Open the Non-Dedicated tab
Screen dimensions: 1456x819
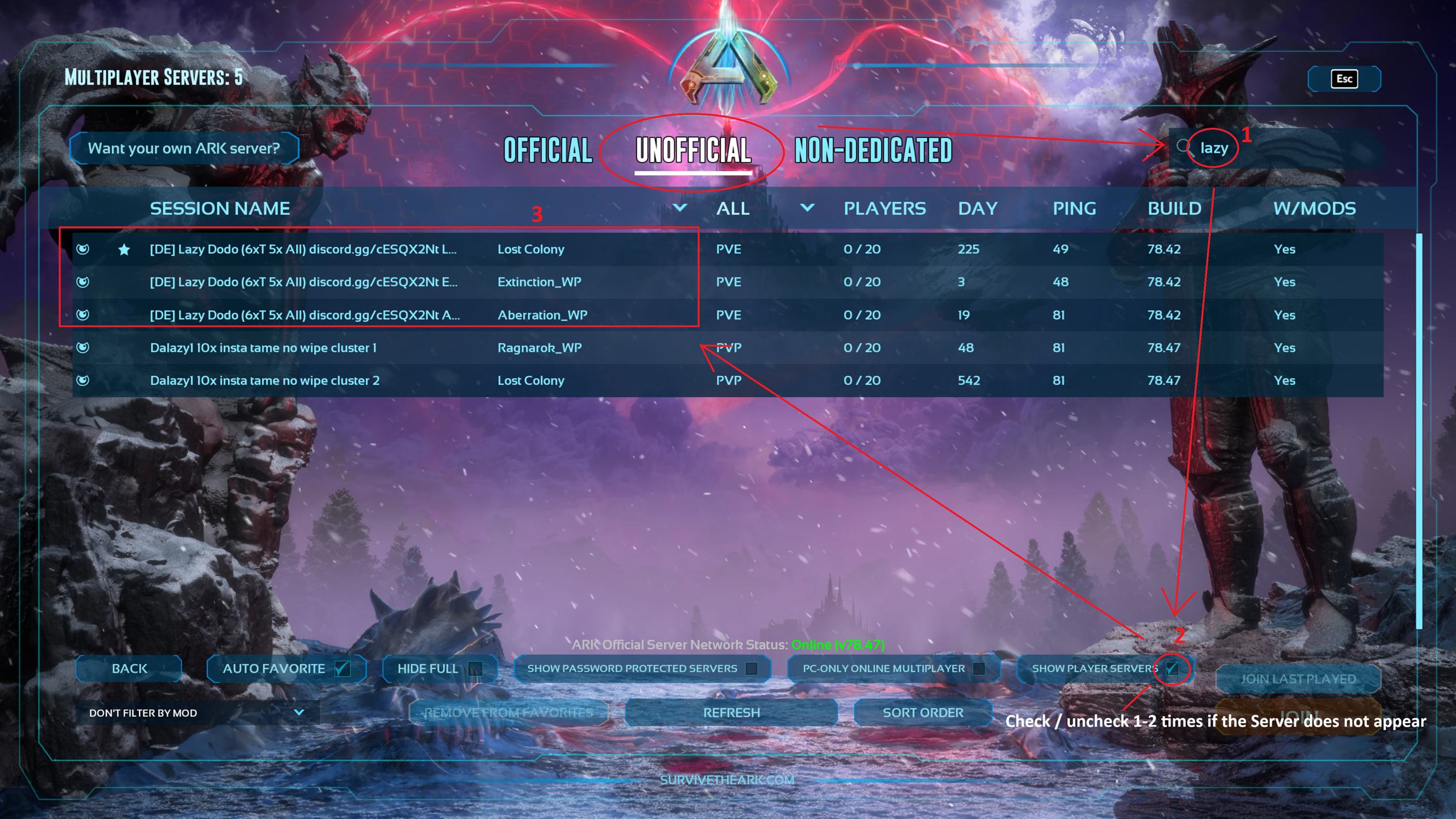(873, 151)
